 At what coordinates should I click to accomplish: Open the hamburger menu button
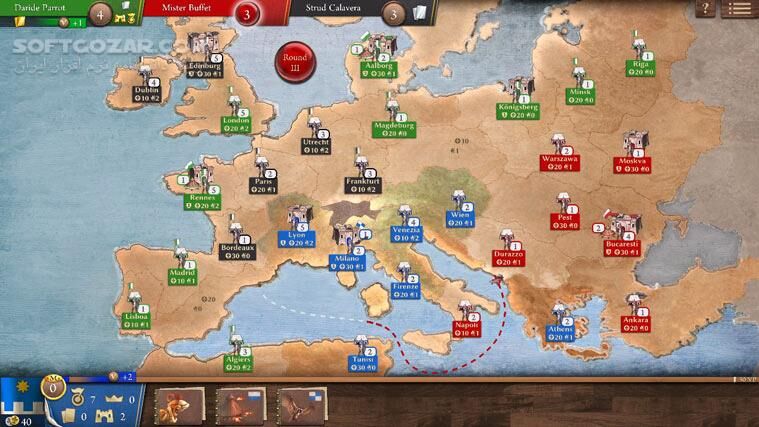click(x=740, y=9)
